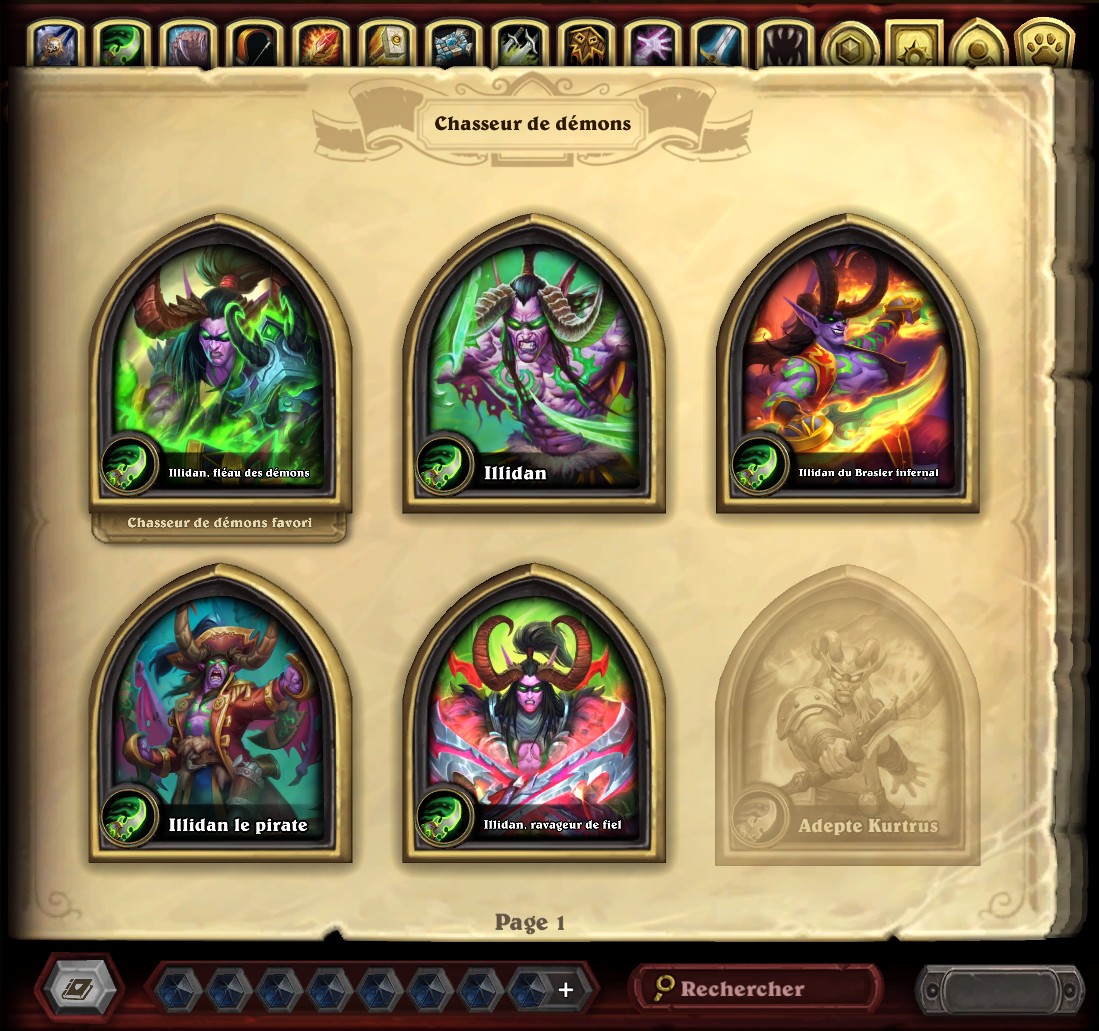Screen dimensions: 1099x1031
Task: Select the crossed daggers Rogue class tab
Action: pos(518,45)
